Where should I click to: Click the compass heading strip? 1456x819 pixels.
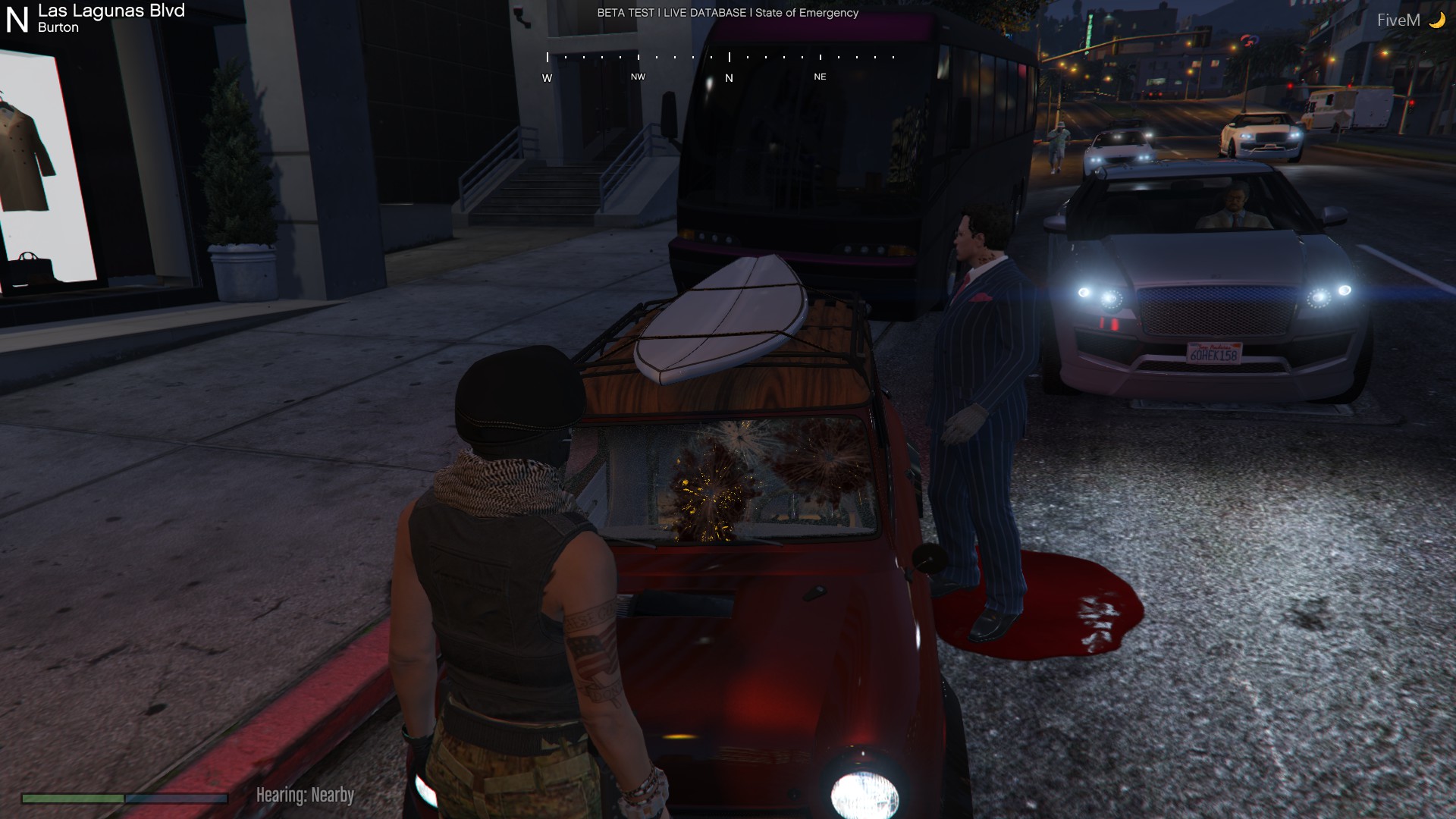[x=720, y=66]
